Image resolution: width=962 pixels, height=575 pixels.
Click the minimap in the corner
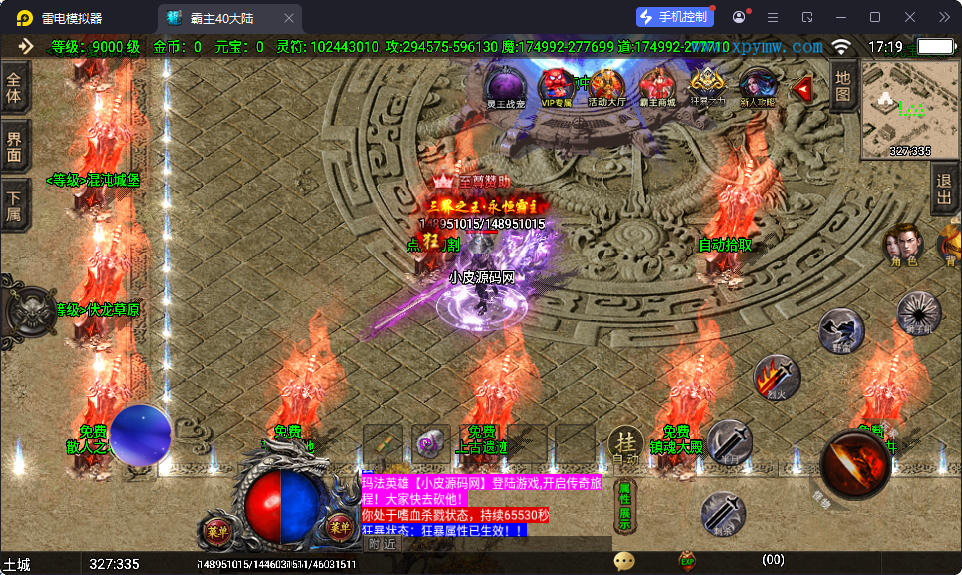(896, 110)
